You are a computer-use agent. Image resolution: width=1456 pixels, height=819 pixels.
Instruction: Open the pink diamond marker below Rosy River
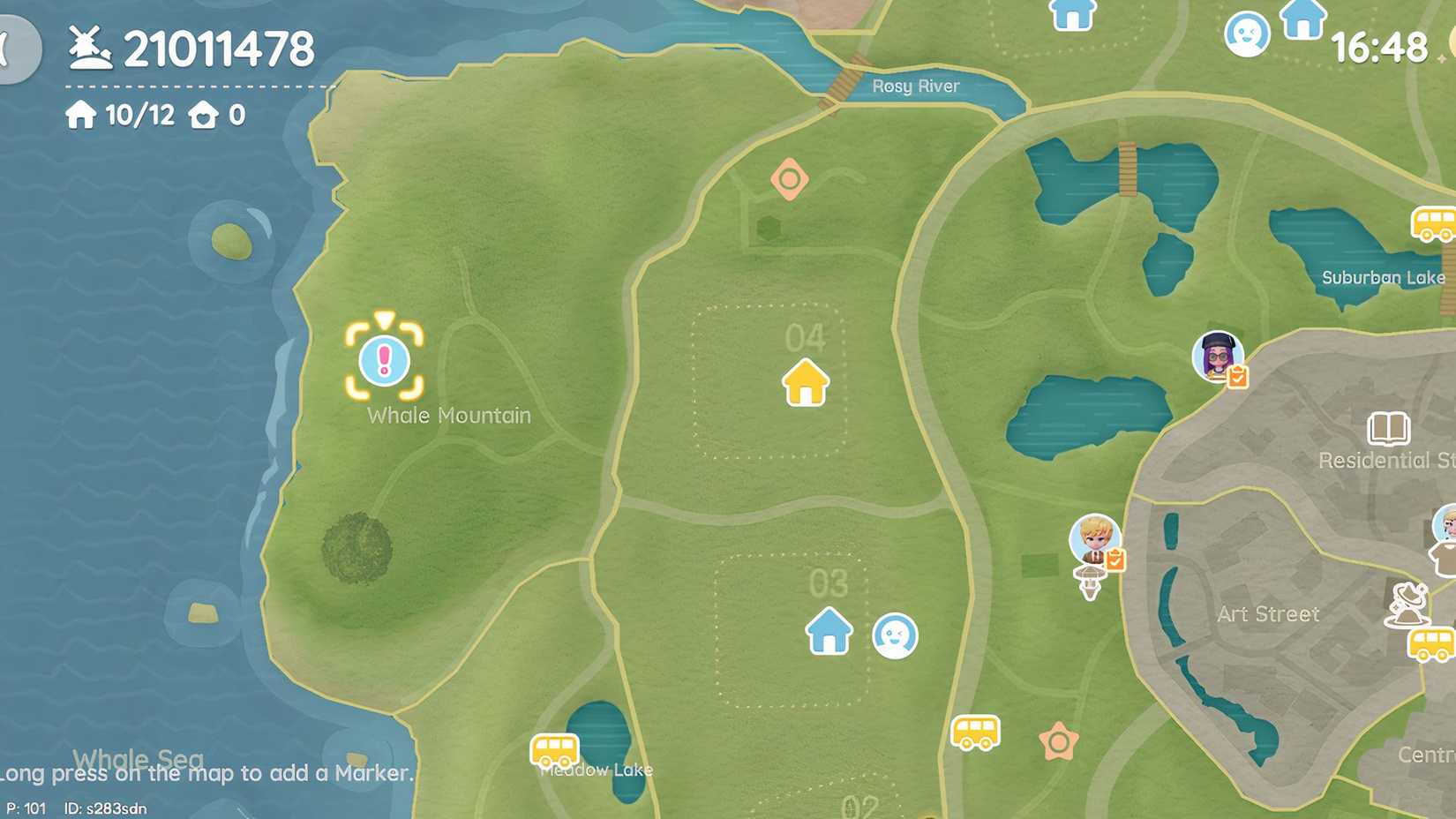tap(788, 179)
